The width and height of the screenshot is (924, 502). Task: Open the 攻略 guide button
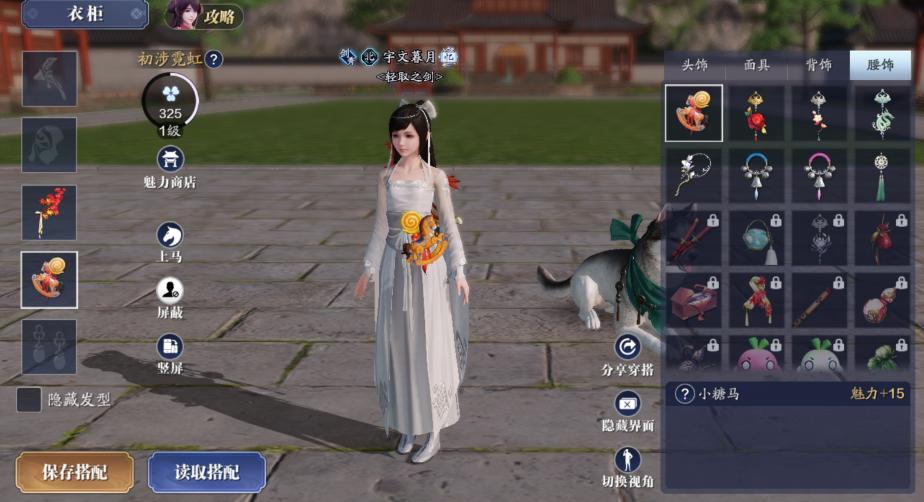click(205, 15)
